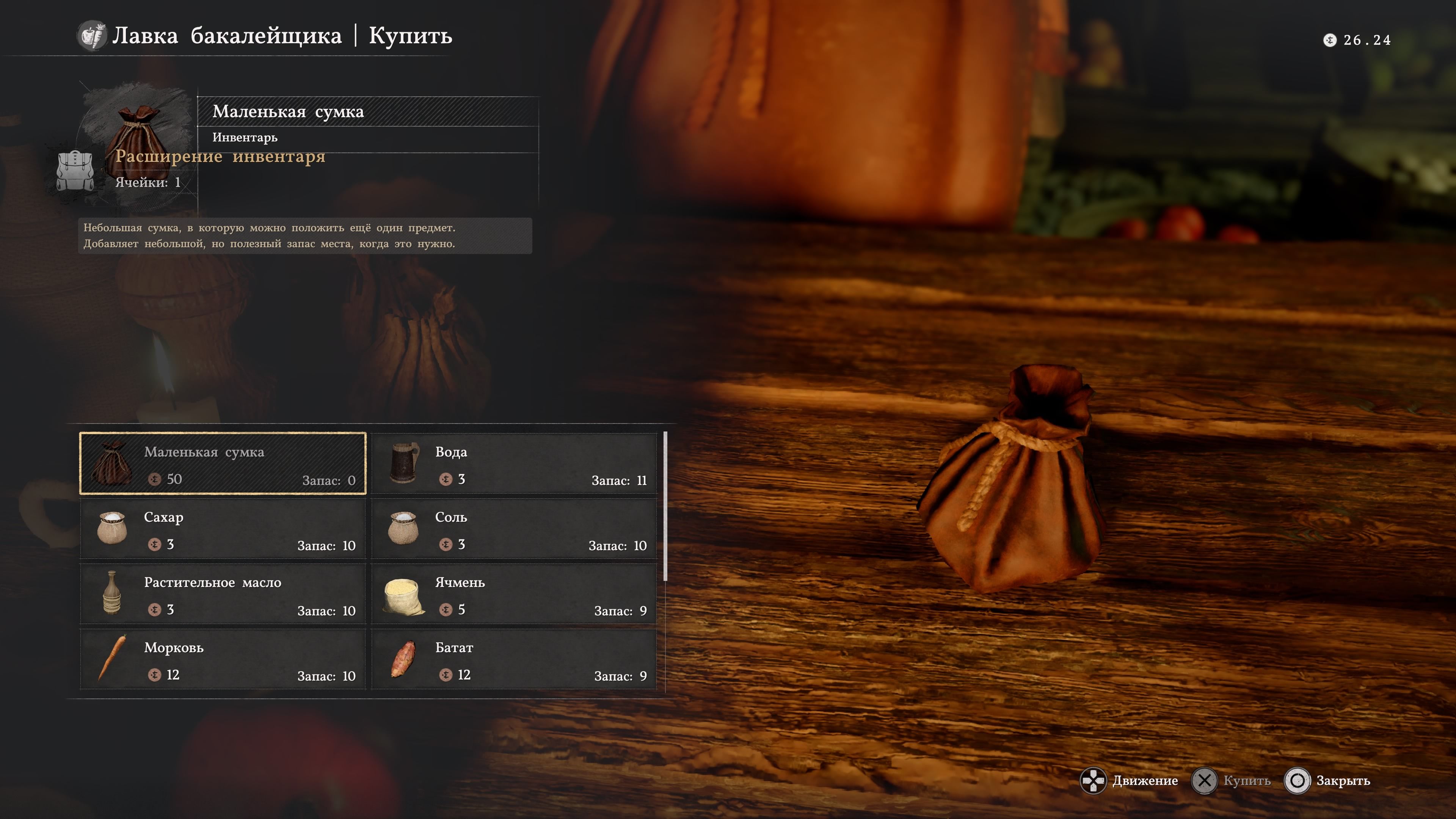Choose Растительное масло in the list
This screenshot has height=819, width=1456.
point(223,594)
